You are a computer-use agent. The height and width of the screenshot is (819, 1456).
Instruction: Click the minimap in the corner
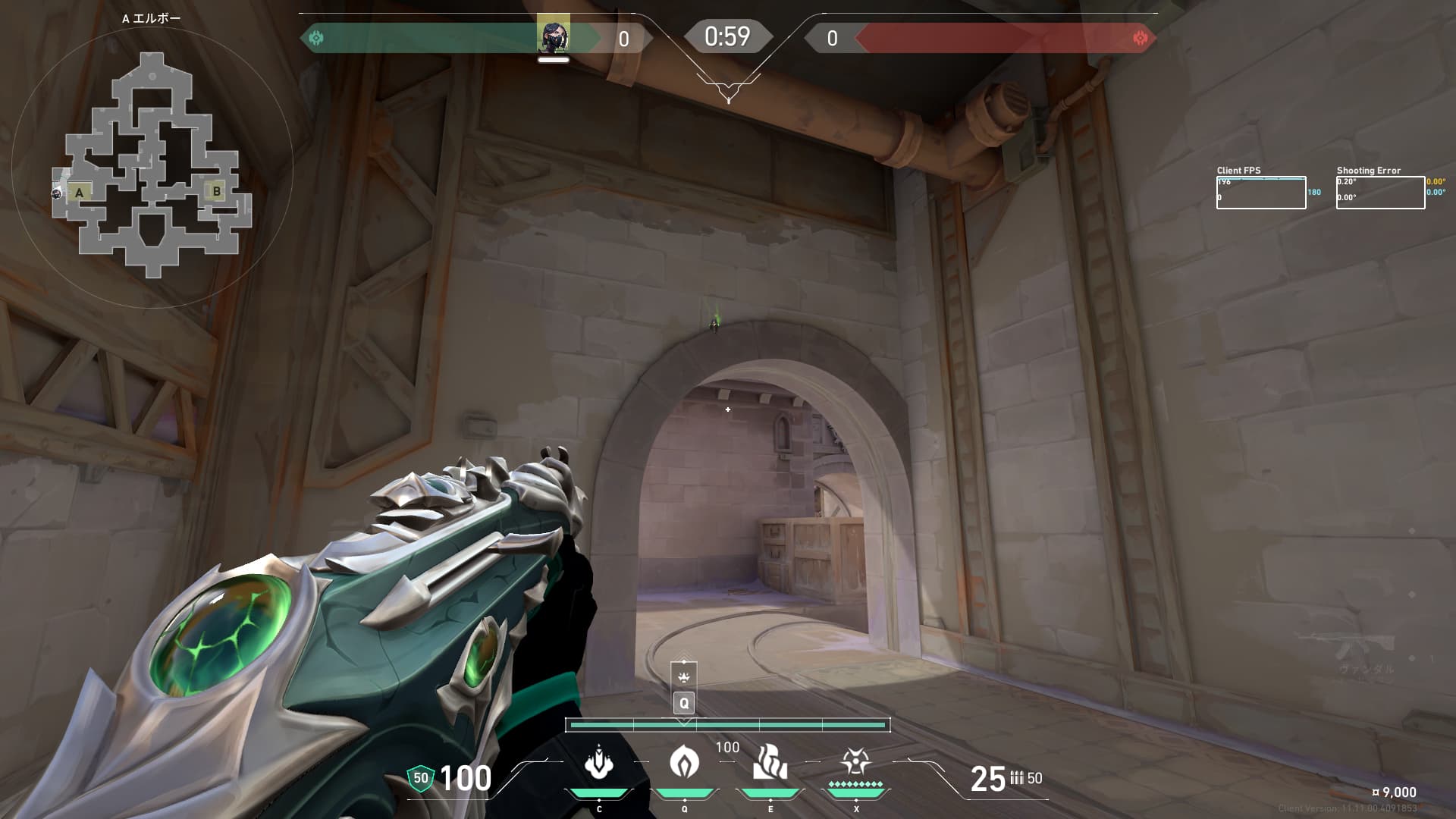coord(152,165)
